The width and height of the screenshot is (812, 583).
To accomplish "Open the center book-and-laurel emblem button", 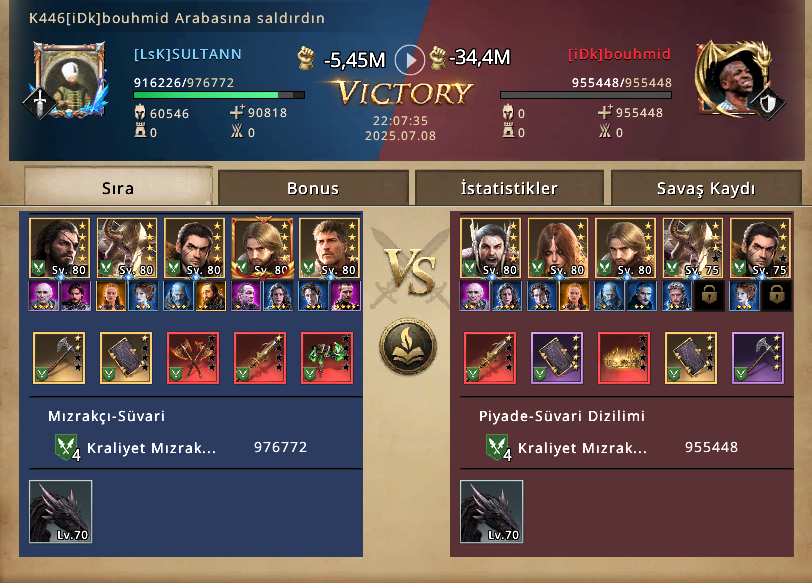I will [x=408, y=346].
